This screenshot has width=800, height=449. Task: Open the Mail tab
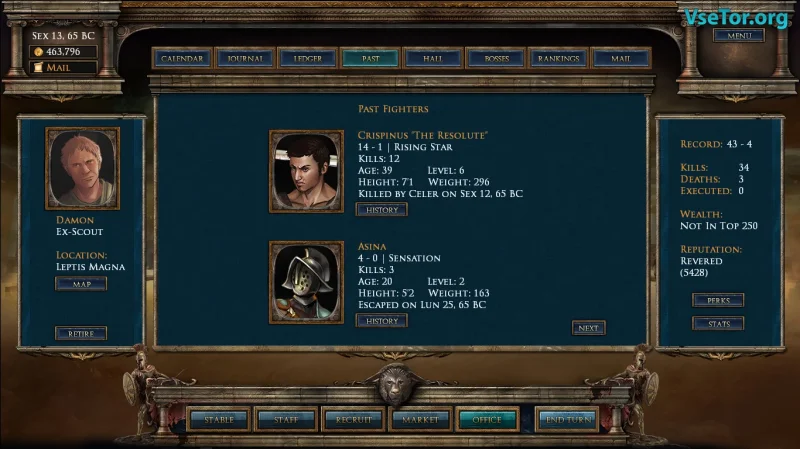(x=621, y=59)
